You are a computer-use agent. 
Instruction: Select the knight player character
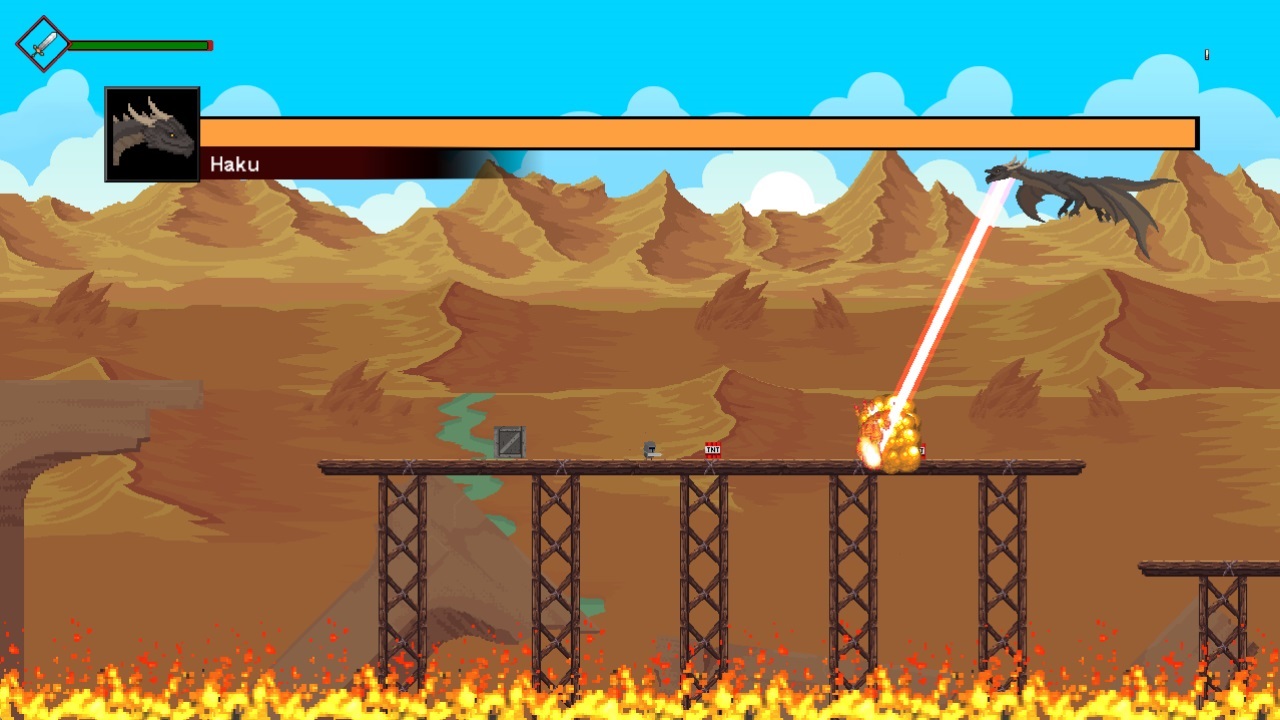tap(648, 450)
